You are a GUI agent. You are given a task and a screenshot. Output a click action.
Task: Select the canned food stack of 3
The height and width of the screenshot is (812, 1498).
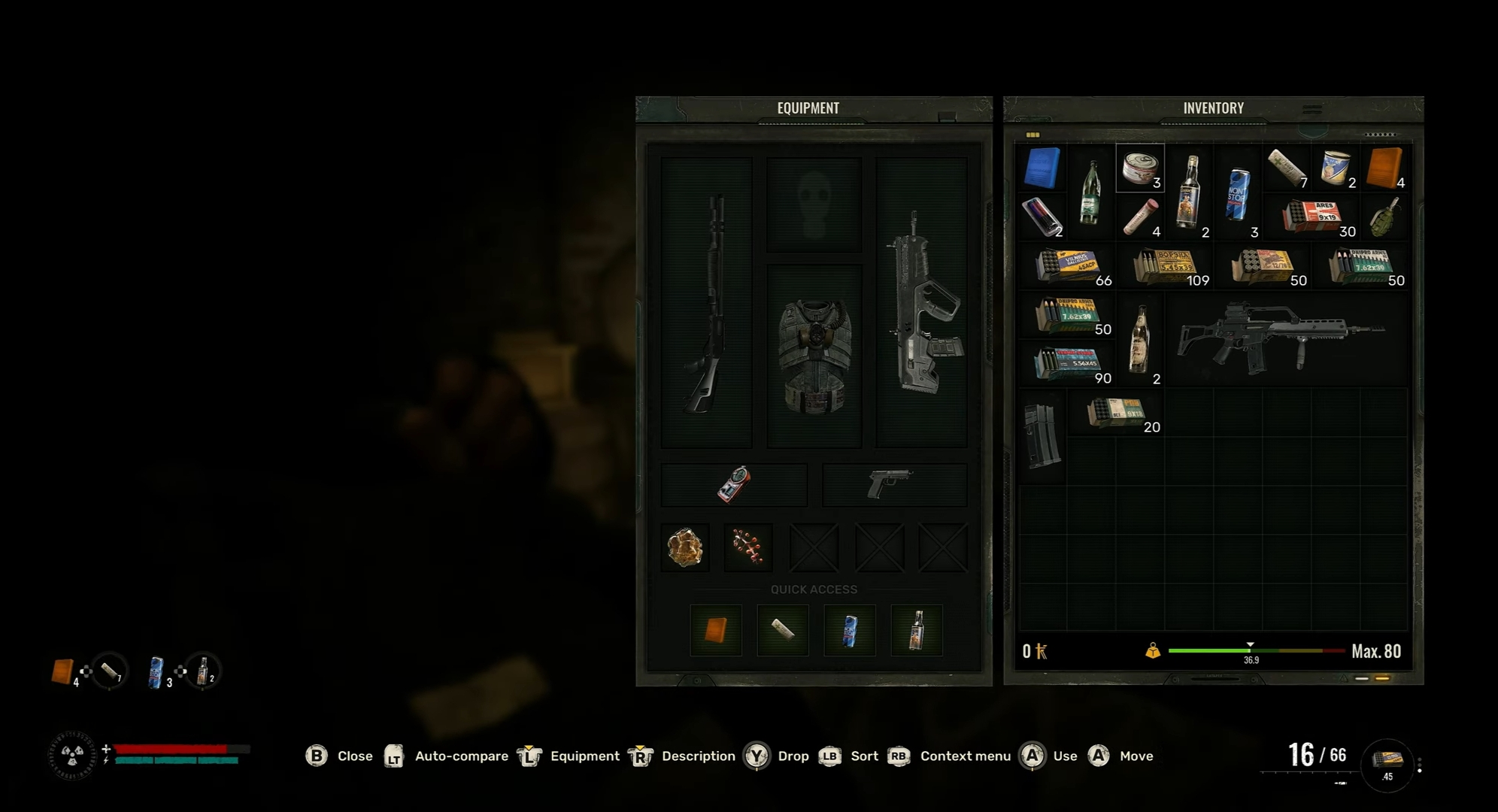tap(1140, 168)
